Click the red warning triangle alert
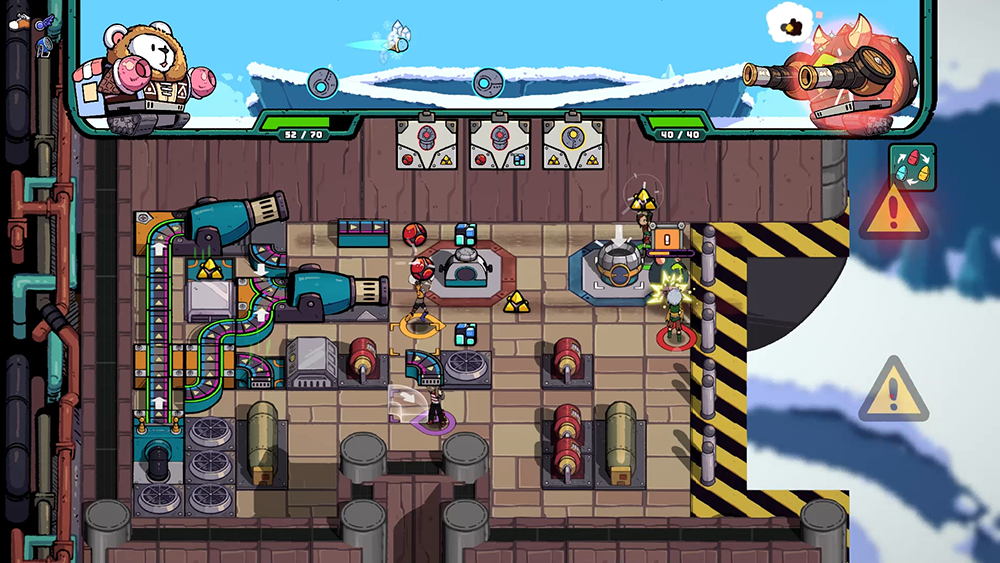The width and height of the screenshot is (1000, 563). point(892,212)
